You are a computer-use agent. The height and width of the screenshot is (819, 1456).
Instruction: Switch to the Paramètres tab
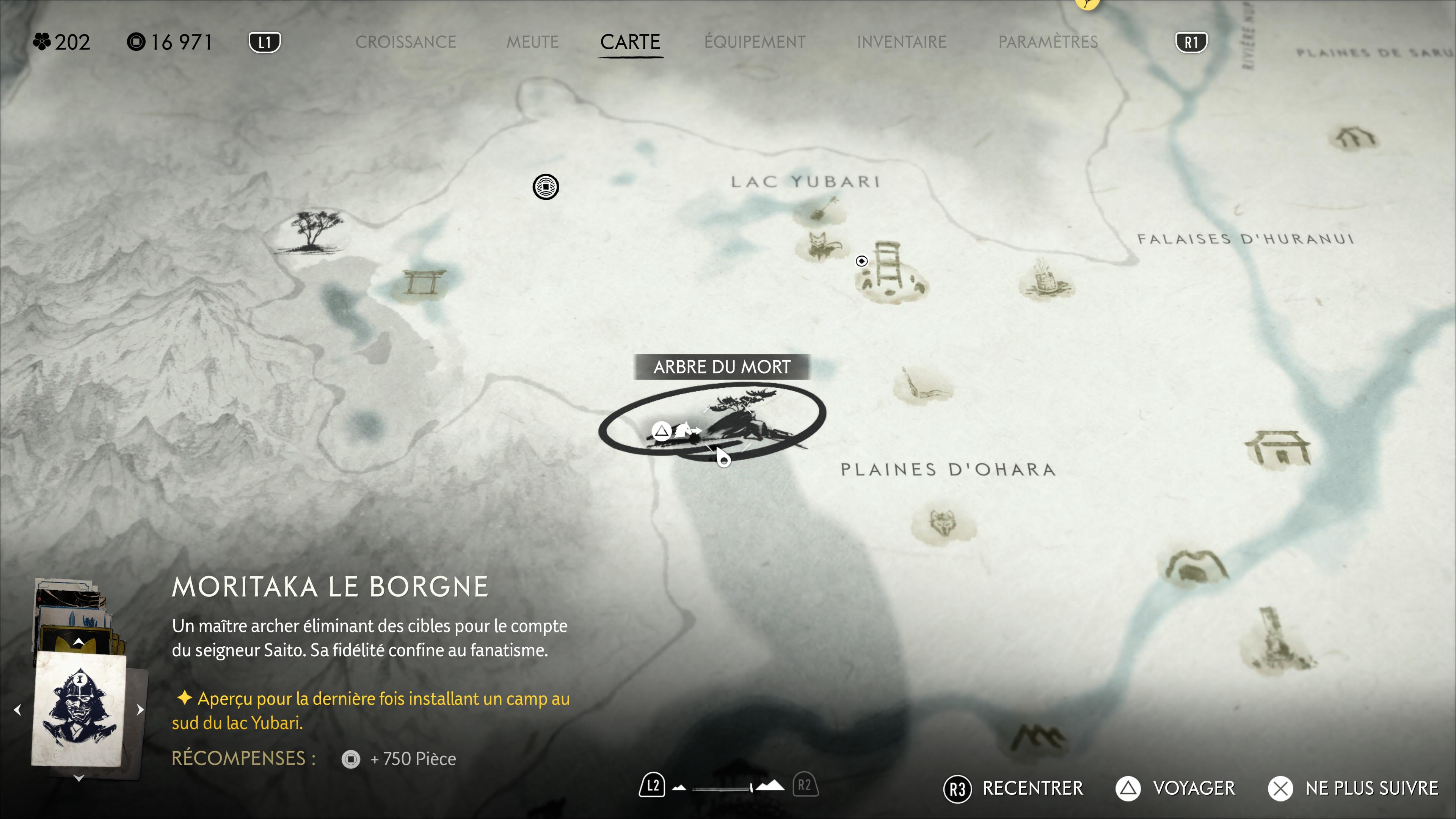coord(1047,42)
